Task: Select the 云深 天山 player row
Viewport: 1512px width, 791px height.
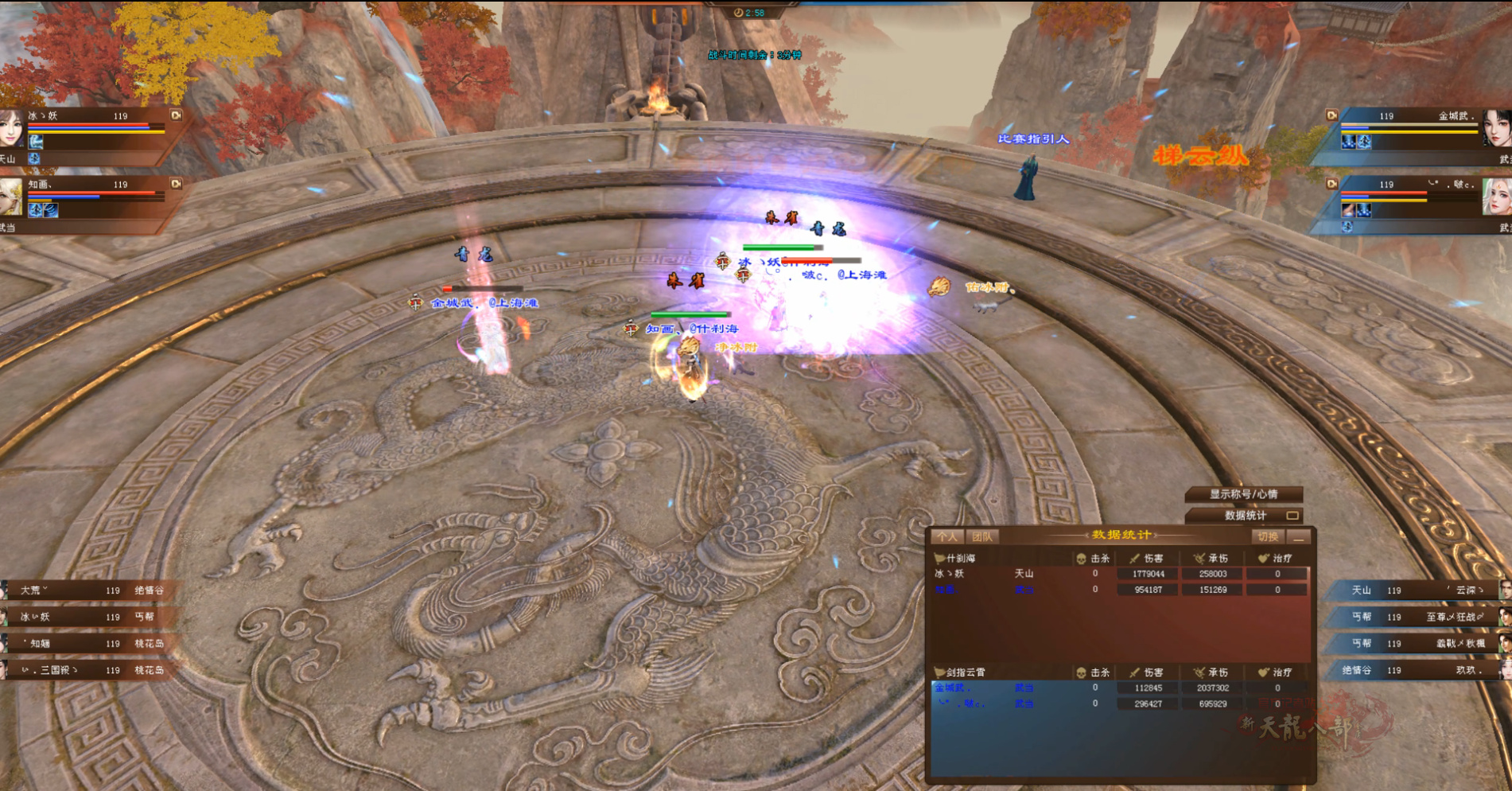Action: (1416, 590)
